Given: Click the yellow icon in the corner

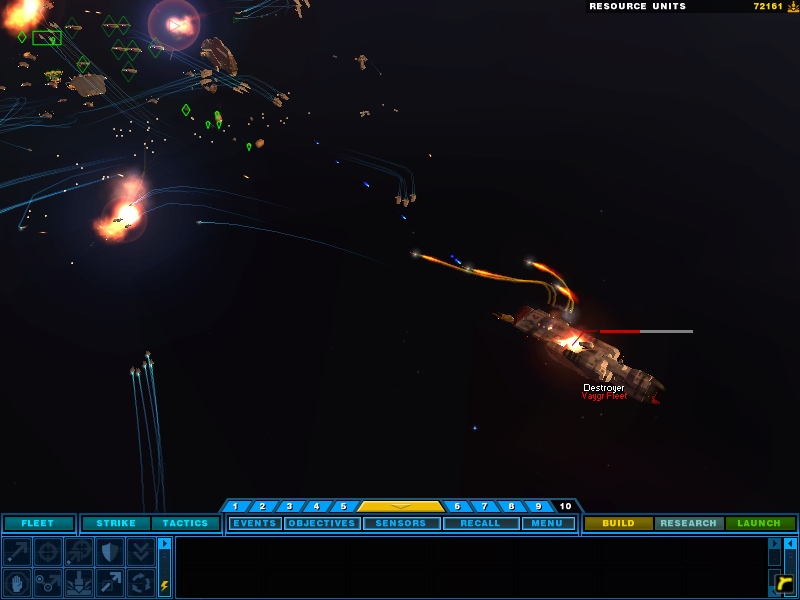Looking at the screenshot, I should (x=784, y=582).
